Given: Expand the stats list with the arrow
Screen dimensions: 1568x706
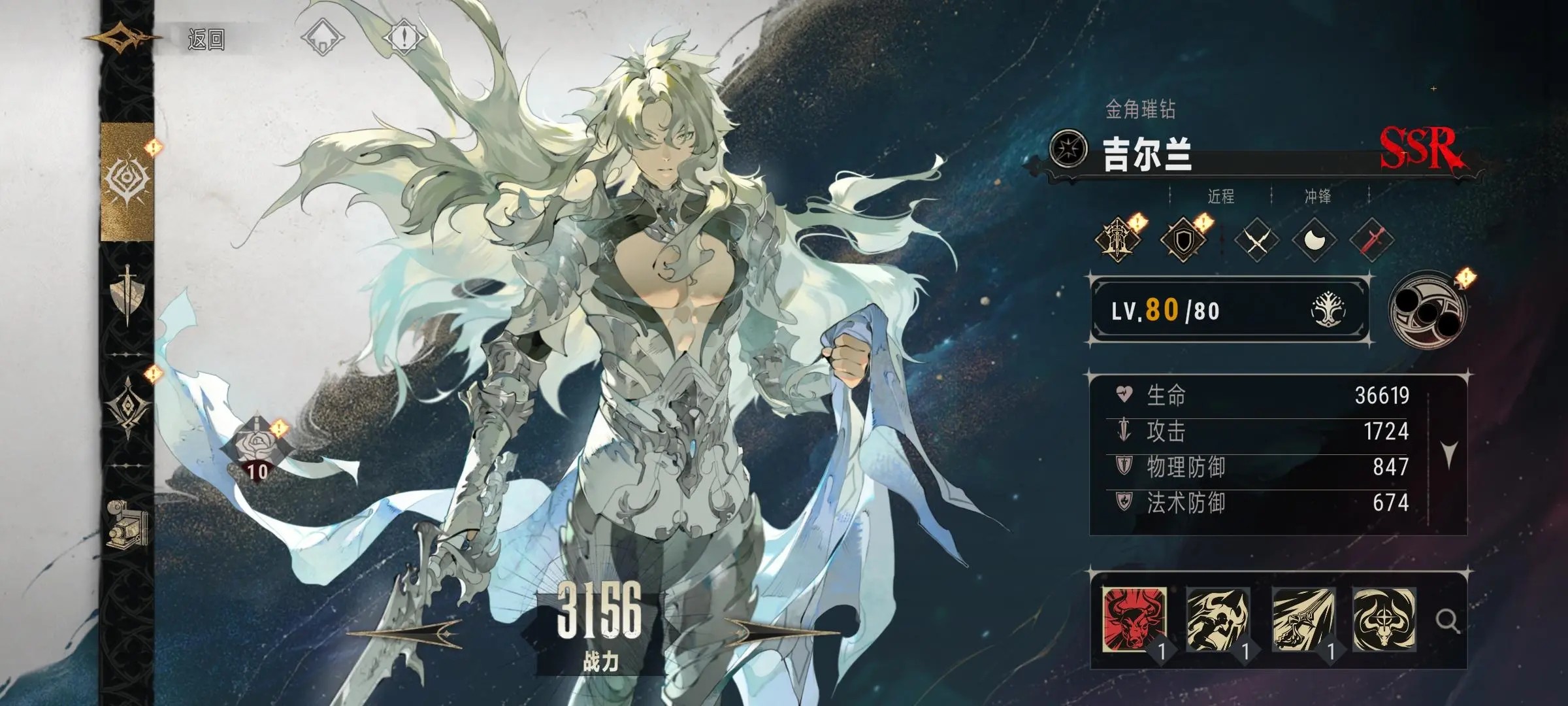Looking at the screenshot, I should tap(1449, 452).
